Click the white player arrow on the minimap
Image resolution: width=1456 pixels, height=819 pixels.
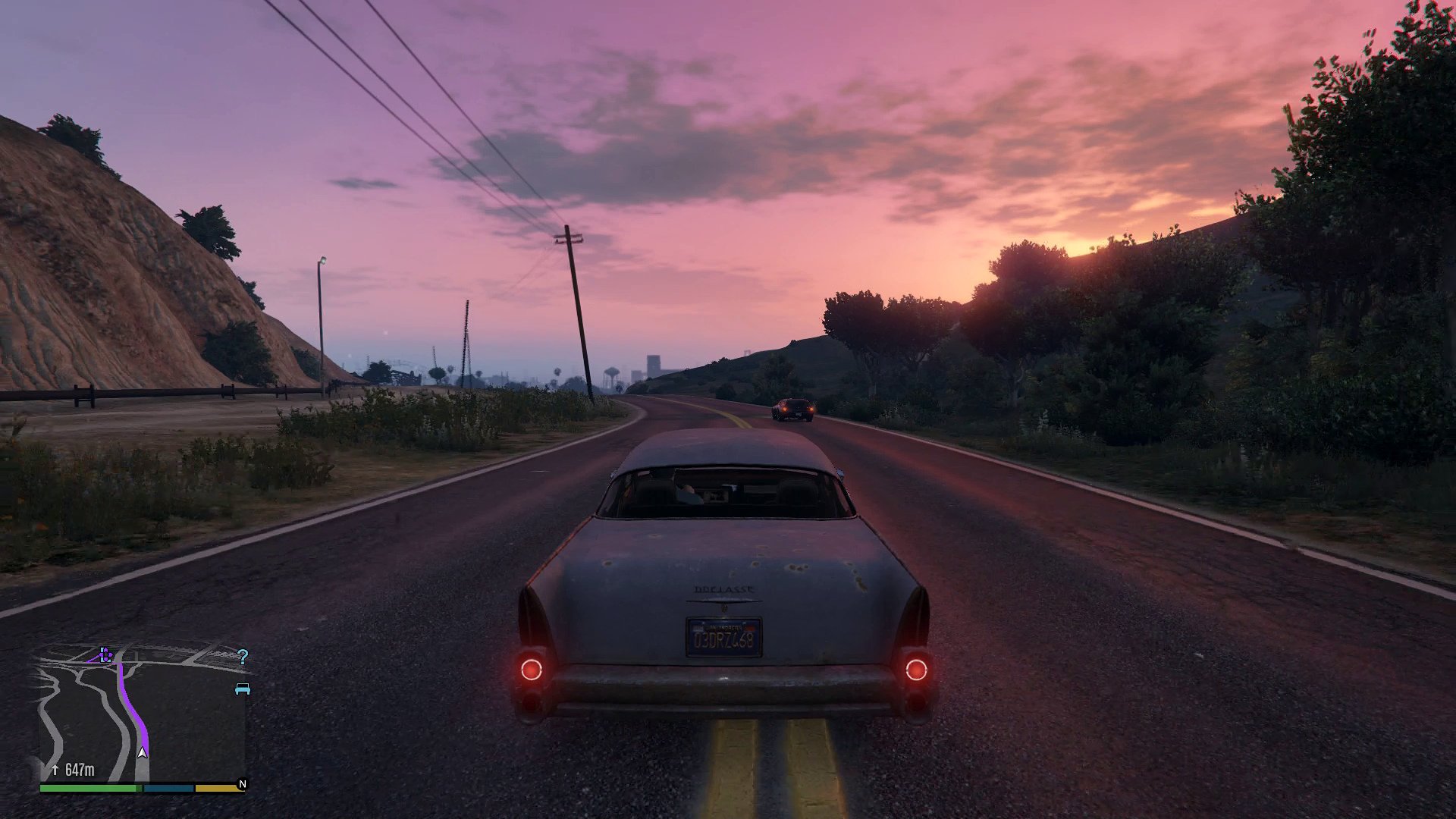(x=143, y=752)
